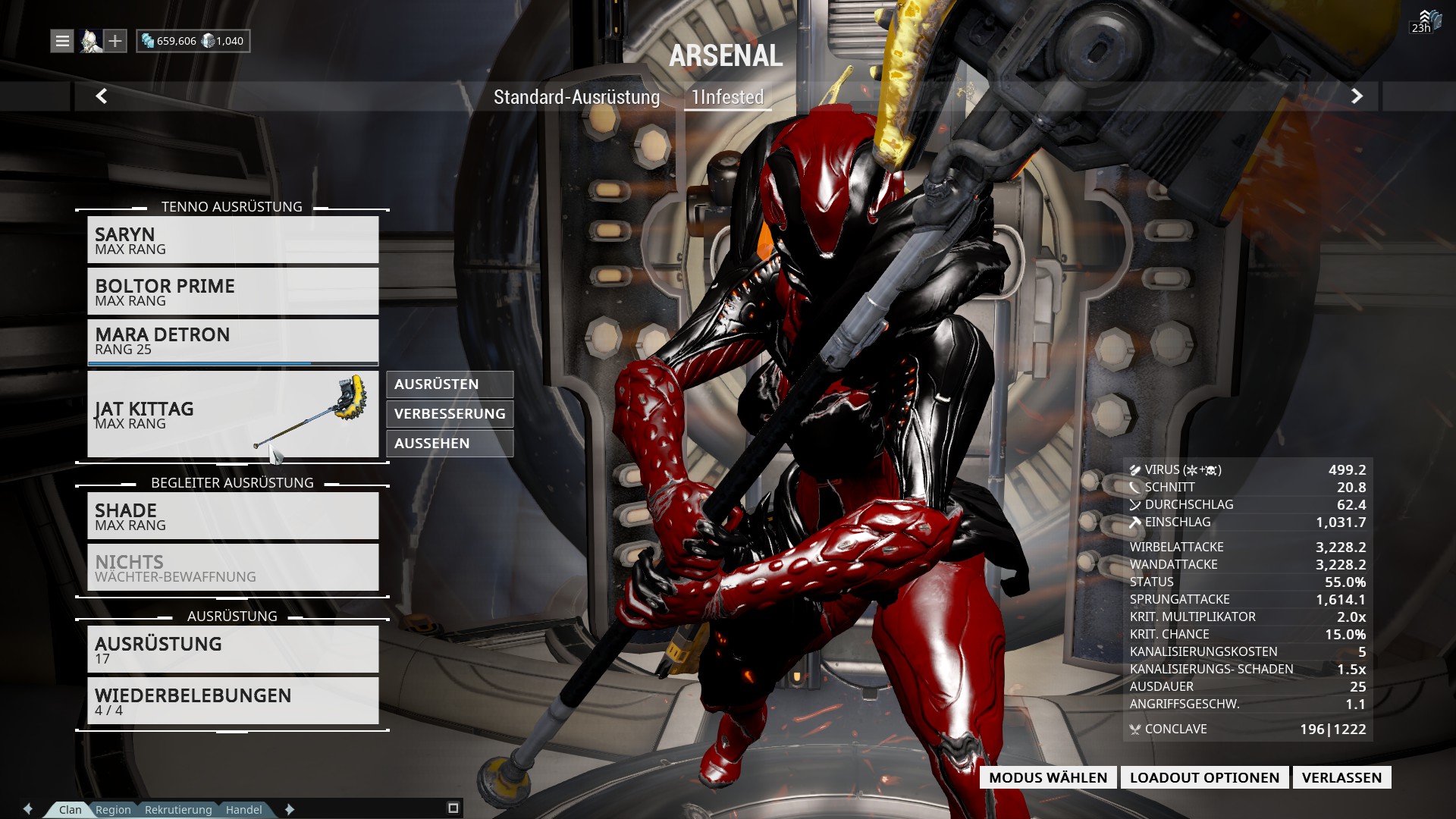Click the plus invite button
Image resolution: width=1456 pixels, height=819 pixels.
tap(115, 41)
